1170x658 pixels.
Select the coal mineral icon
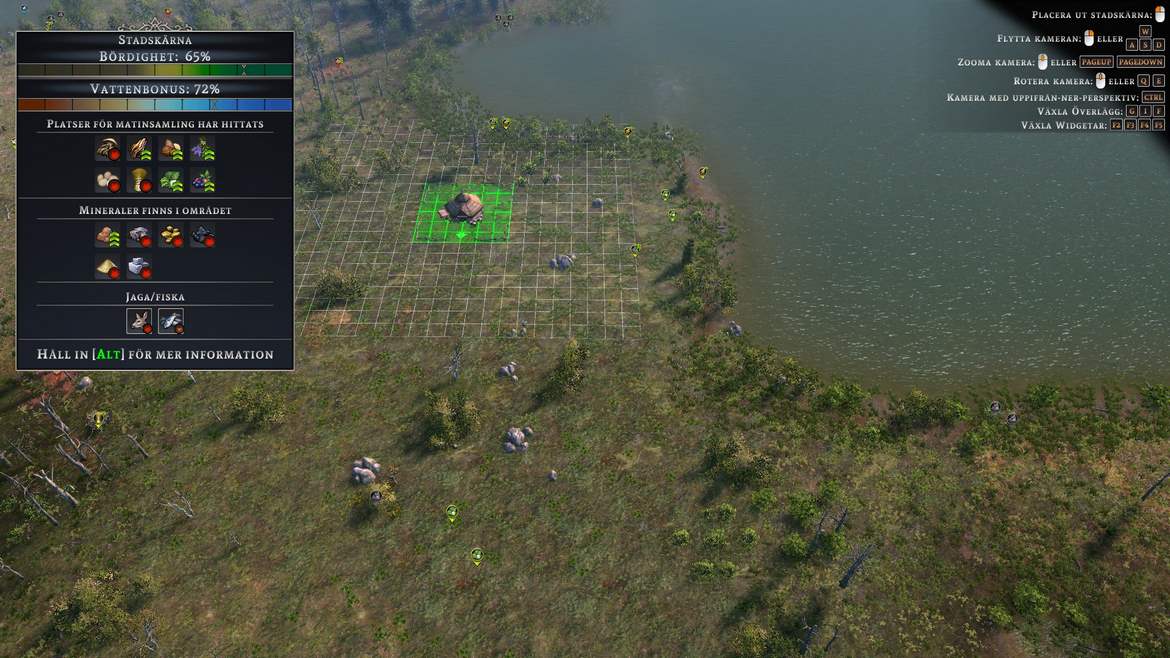[x=203, y=235]
